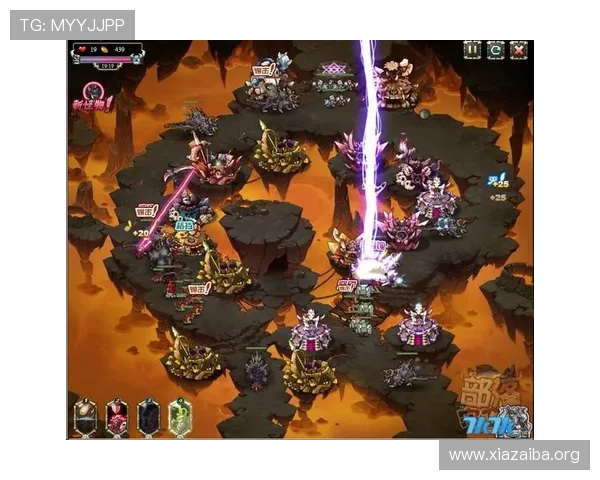Select the red creature skill card
This screenshot has height=480, width=600.
(117, 417)
